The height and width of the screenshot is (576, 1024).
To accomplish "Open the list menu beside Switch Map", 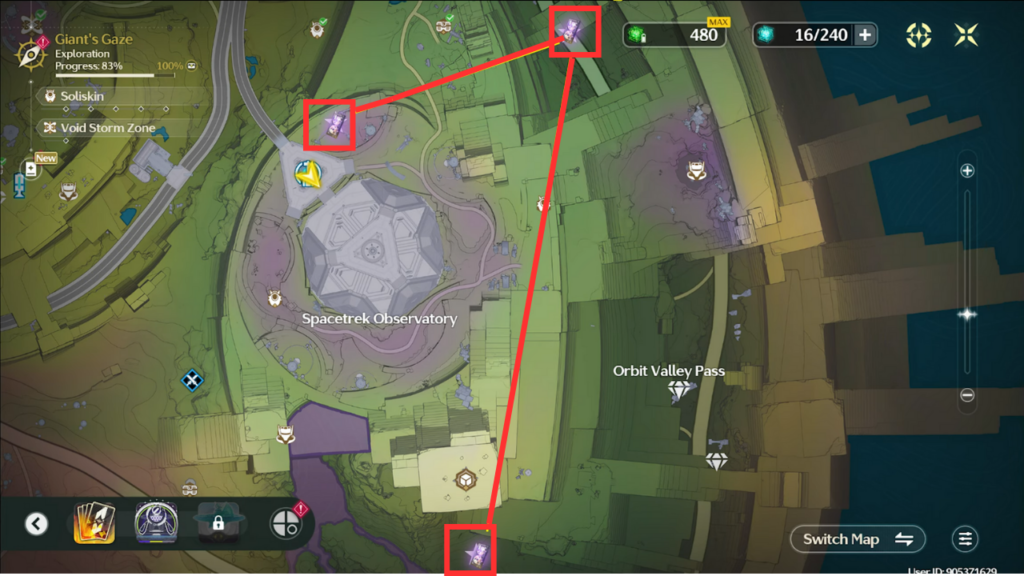I will [x=965, y=539].
